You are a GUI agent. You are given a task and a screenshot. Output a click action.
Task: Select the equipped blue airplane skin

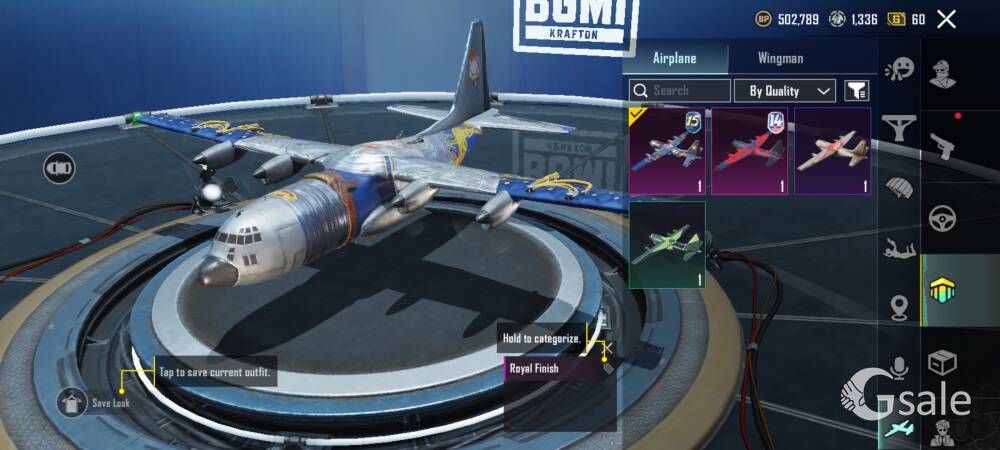pyautogui.click(x=666, y=151)
